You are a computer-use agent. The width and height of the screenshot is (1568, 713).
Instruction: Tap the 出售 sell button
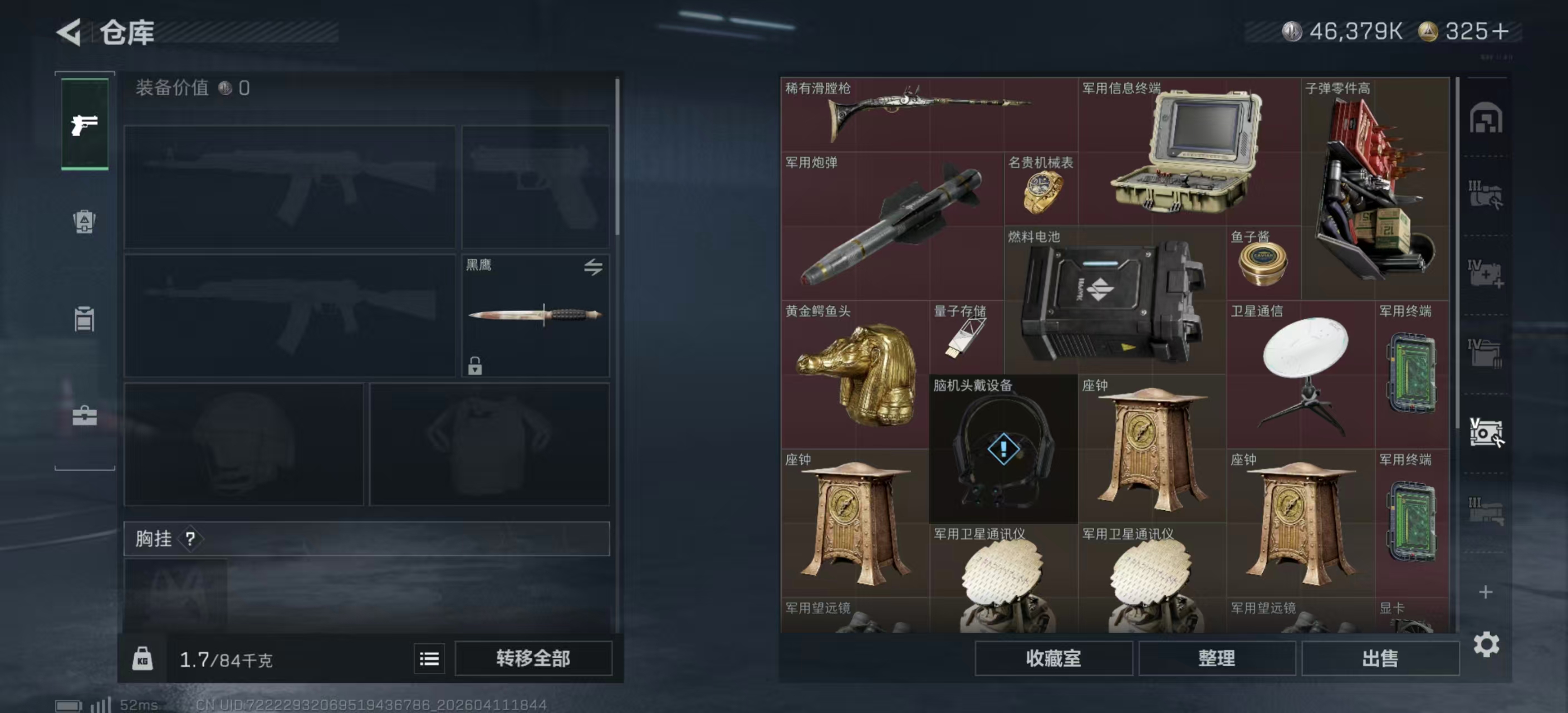[x=1380, y=658]
